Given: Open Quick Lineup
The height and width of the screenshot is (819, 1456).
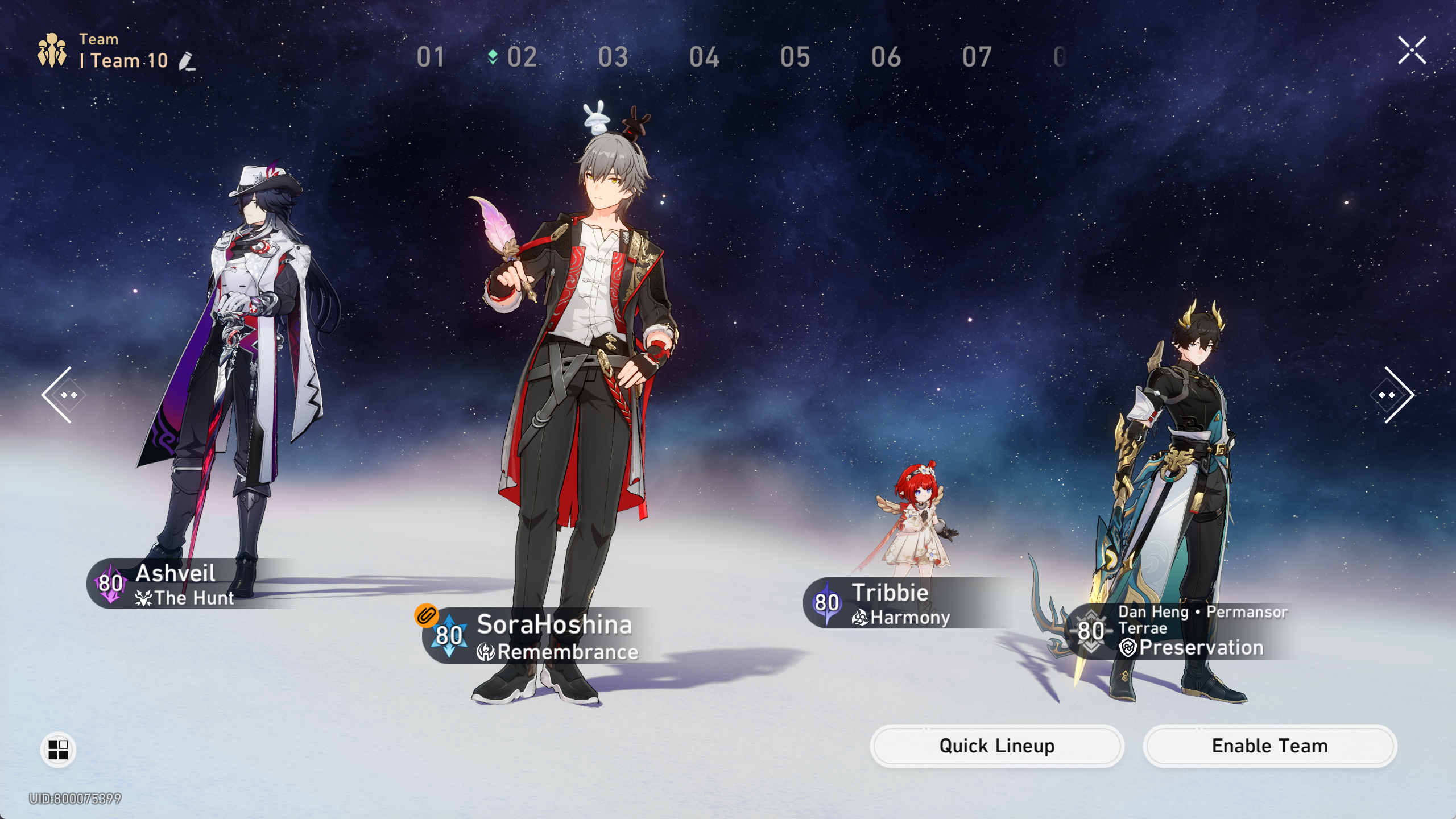Looking at the screenshot, I should 996,746.
